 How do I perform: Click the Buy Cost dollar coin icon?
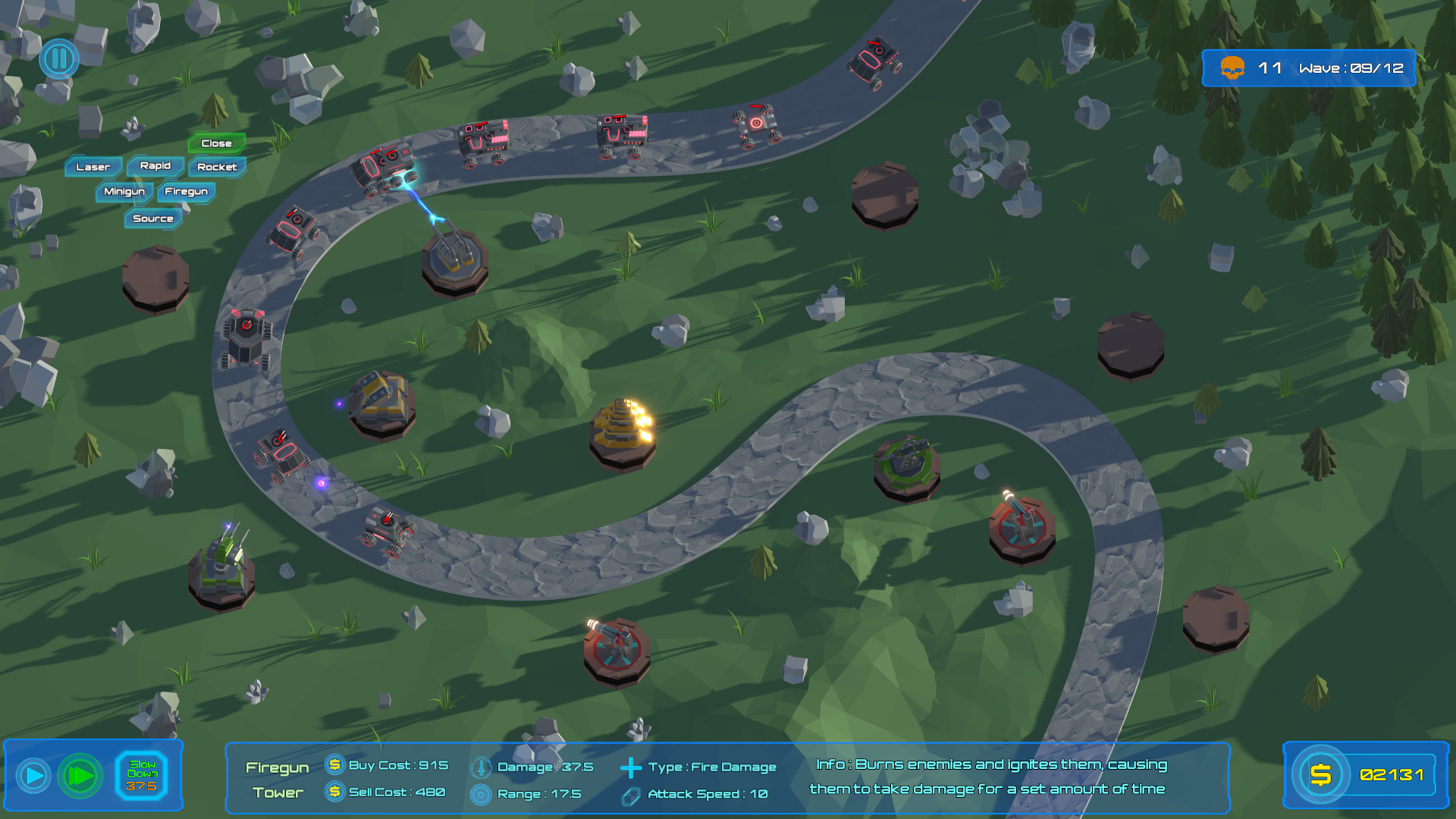(x=332, y=766)
